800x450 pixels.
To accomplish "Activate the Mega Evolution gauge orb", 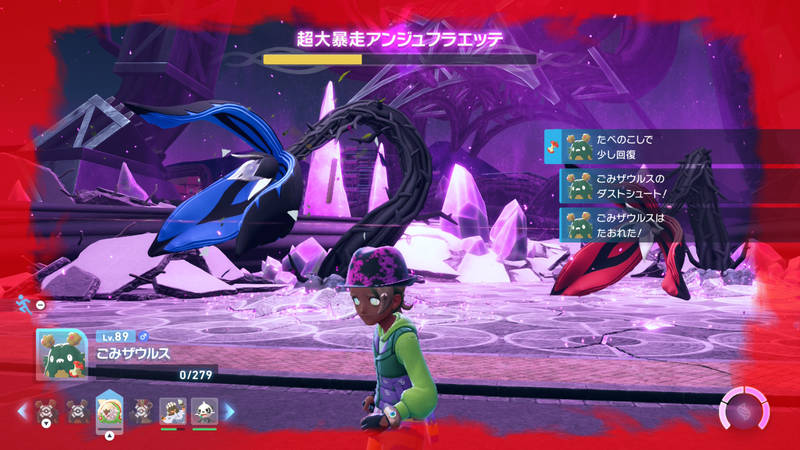I will click(745, 411).
